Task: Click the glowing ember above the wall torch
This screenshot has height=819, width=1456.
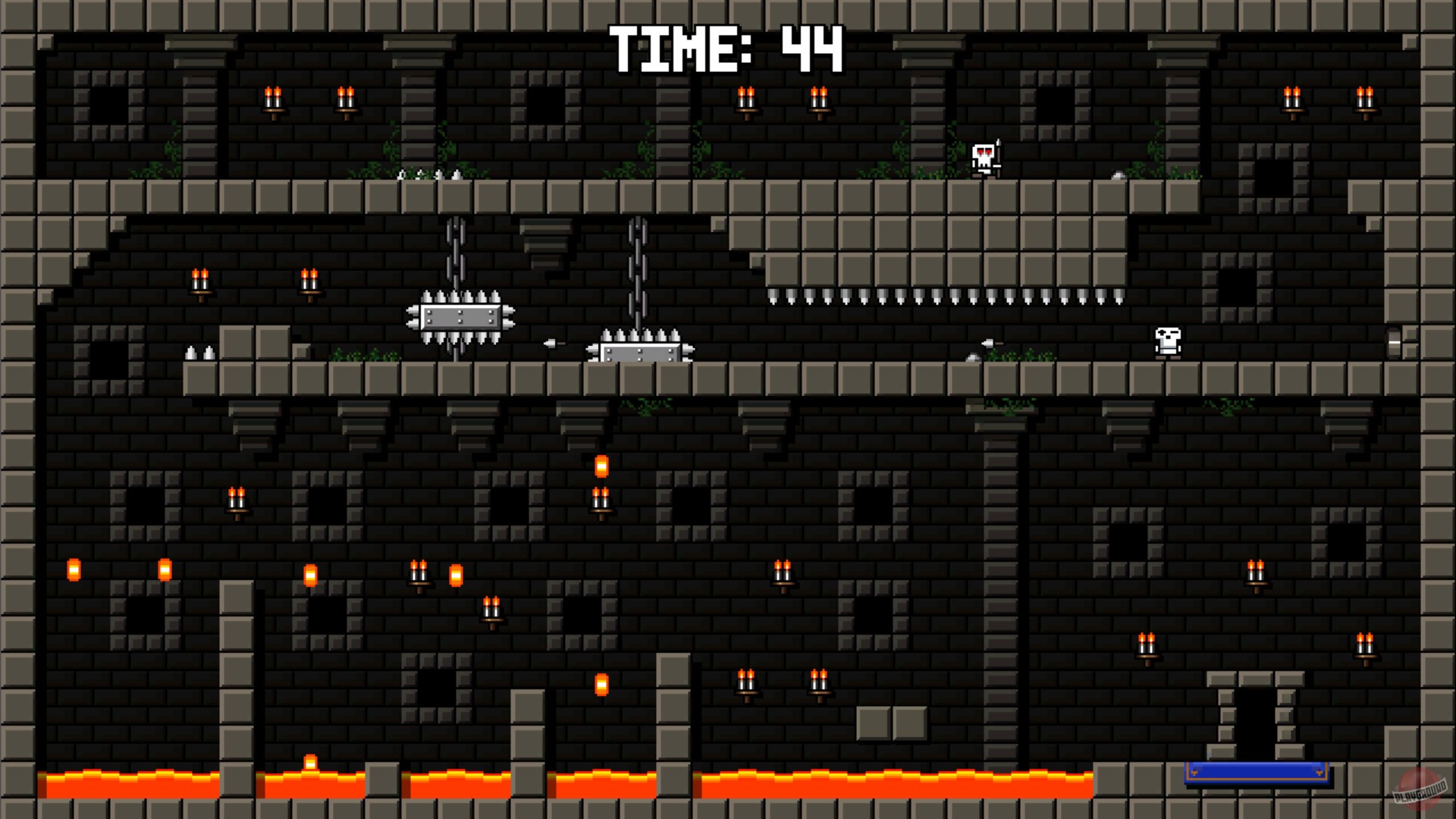Action: point(600,464)
